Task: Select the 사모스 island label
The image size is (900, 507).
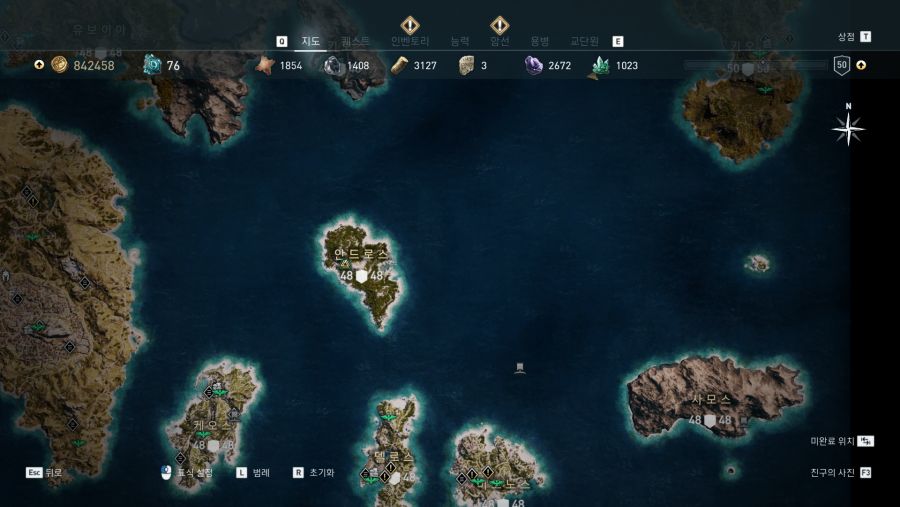Action: [711, 399]
